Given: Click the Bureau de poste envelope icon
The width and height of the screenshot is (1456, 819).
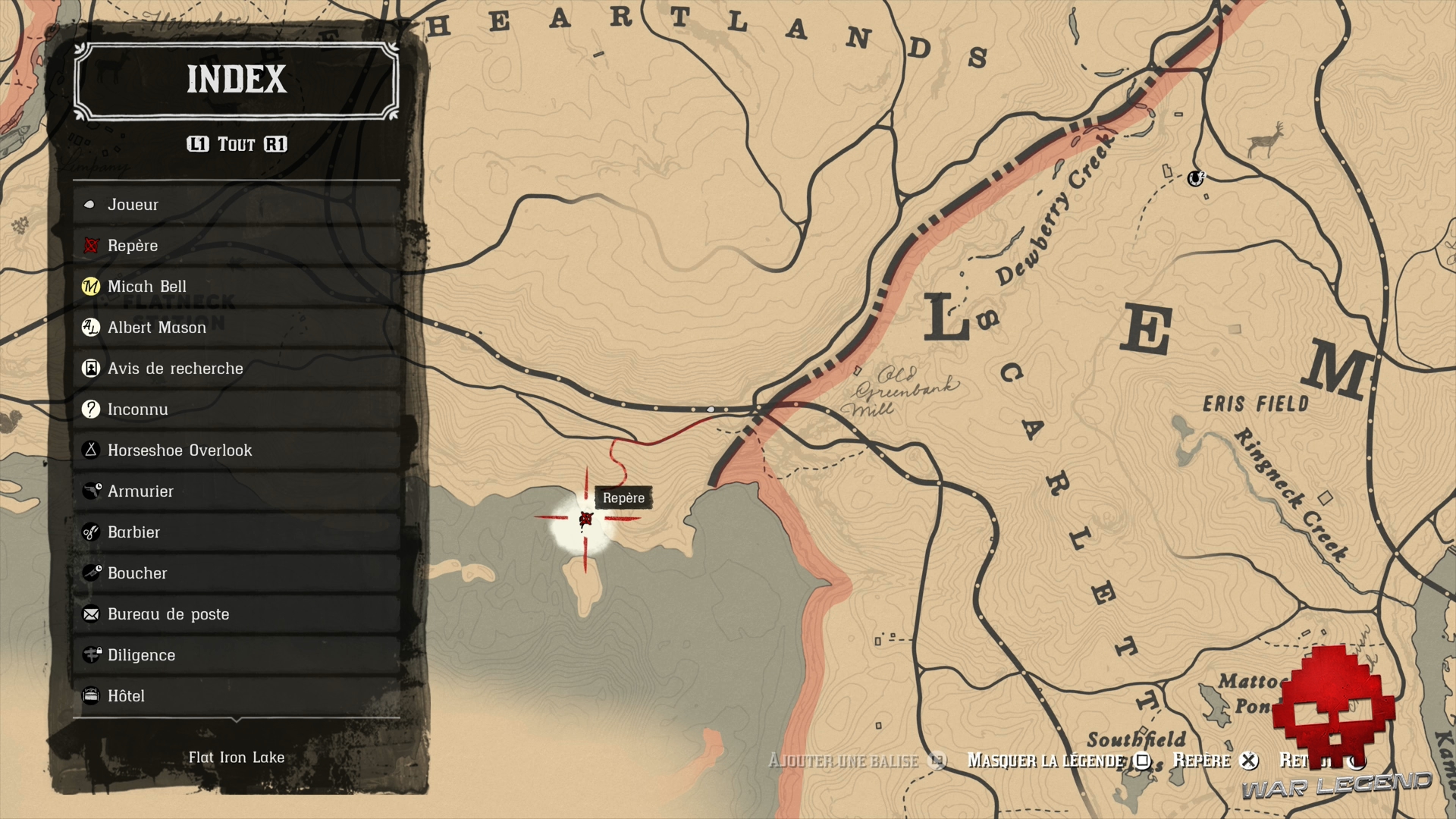Looking at the screenshot, I should click(x=91, y=614).
